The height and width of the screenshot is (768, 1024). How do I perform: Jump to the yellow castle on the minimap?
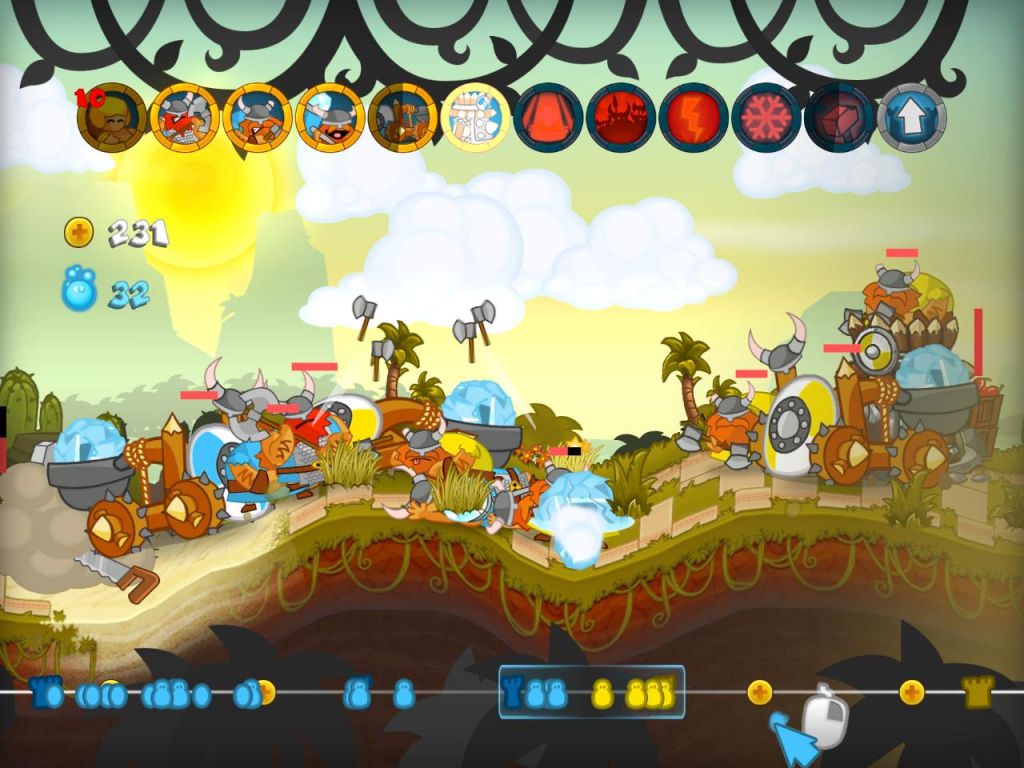tap(978, 692)
